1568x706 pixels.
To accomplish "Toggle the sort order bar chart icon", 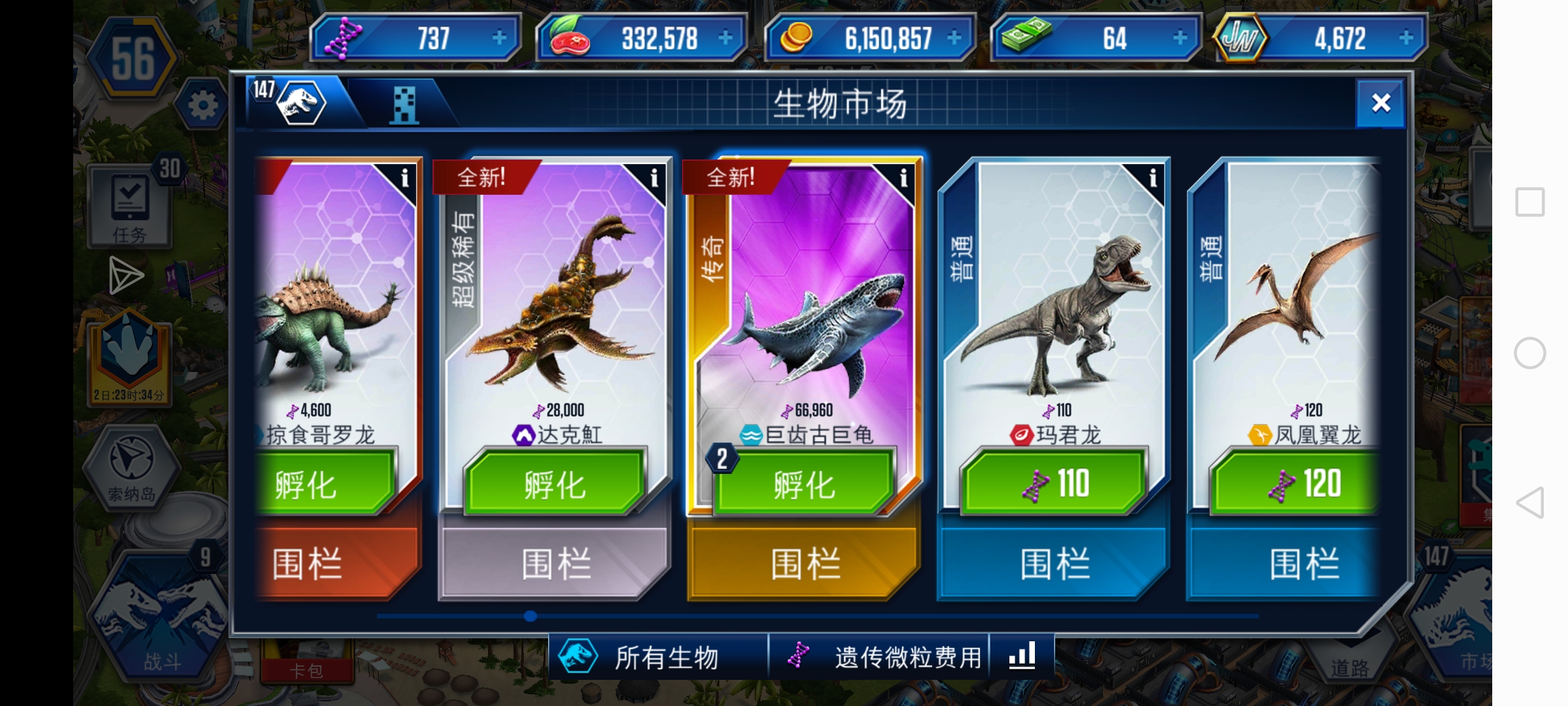I will [1022, 656].
